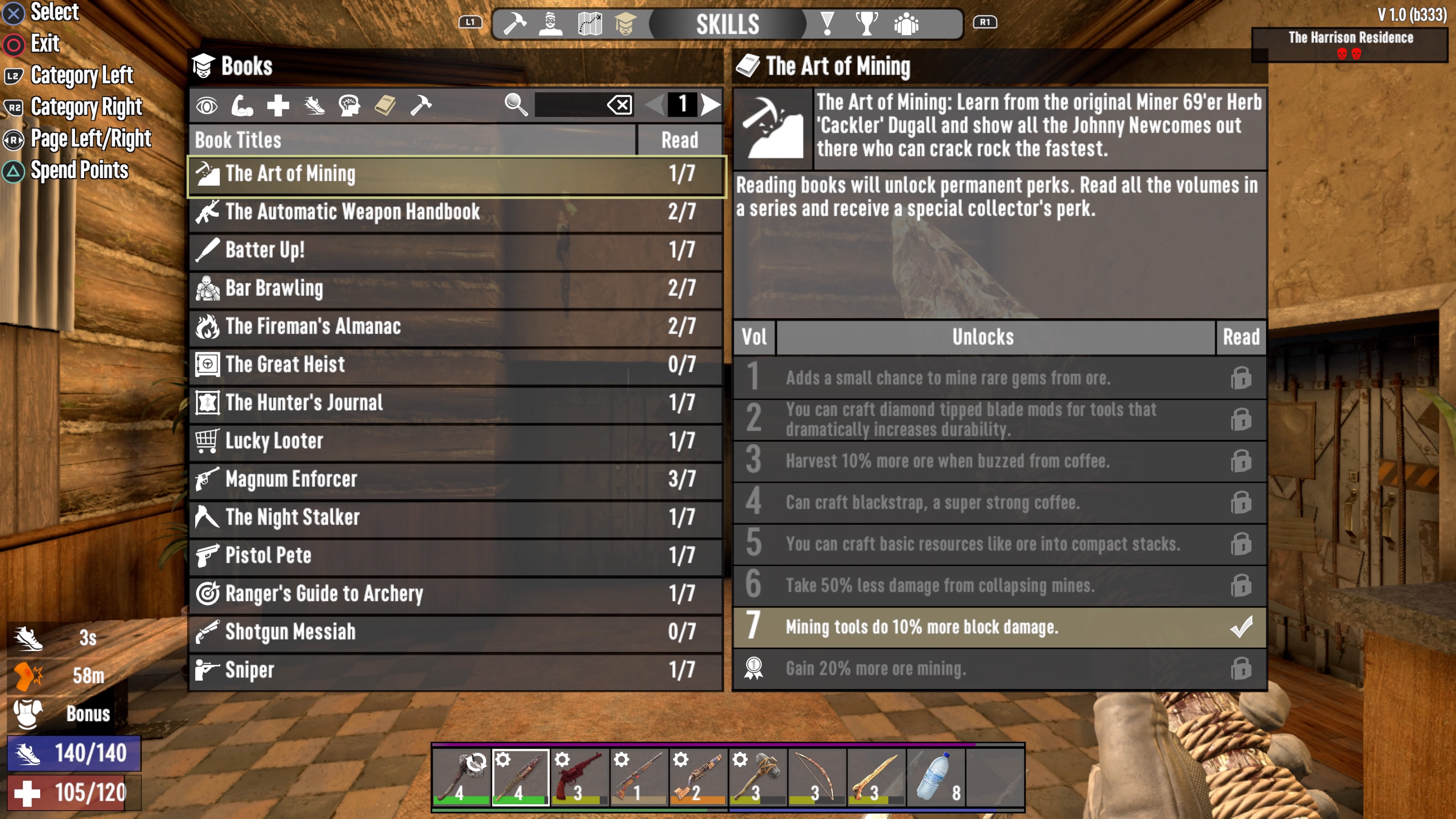
Task: Select the Shotgun Messiah row
Action: click(455, 632)
